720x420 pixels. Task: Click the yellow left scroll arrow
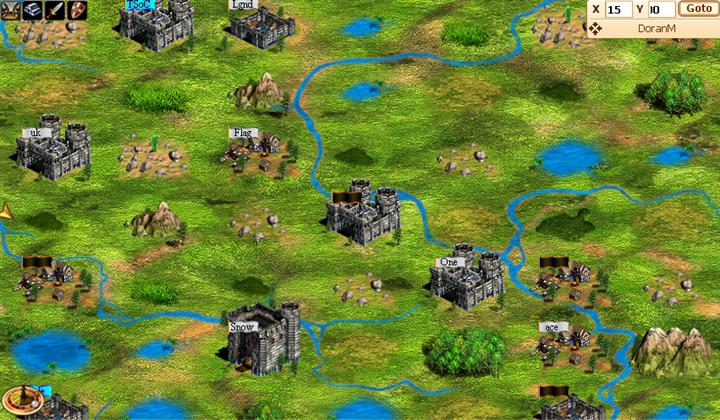click(7, 212)
